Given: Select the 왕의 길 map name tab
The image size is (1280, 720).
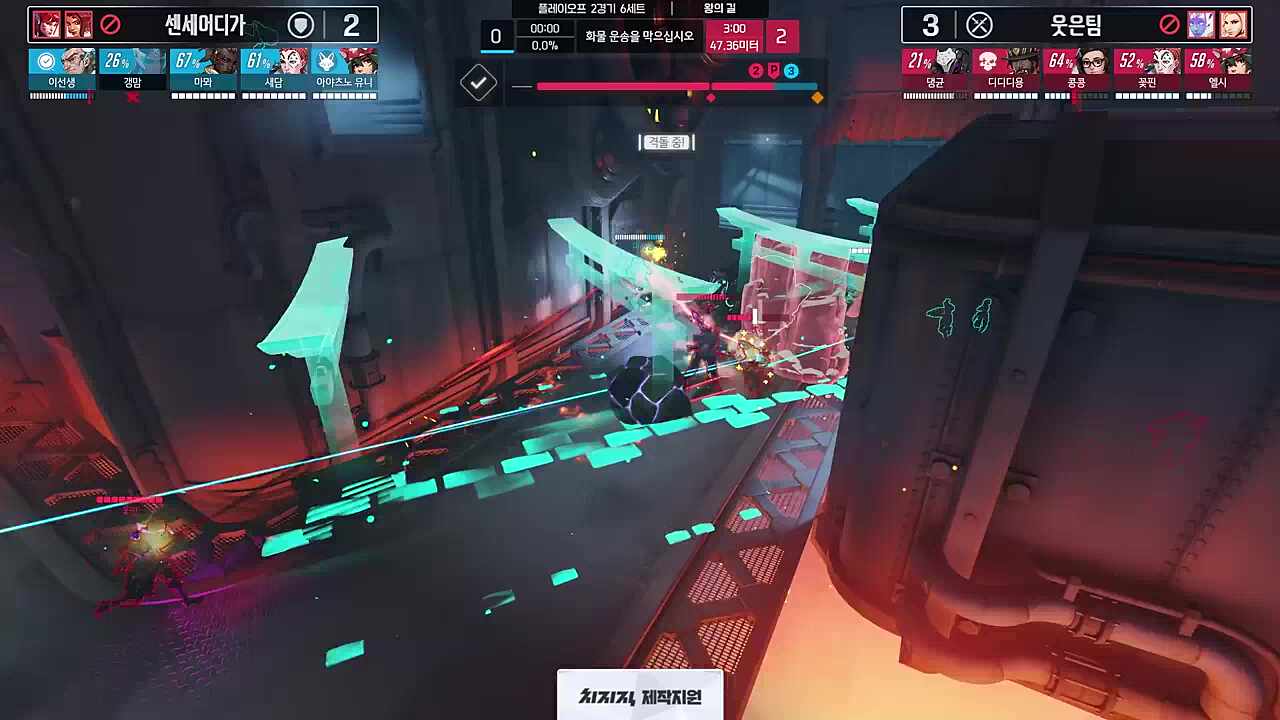Looking at the screenshot, I should (x=719, y=8).
